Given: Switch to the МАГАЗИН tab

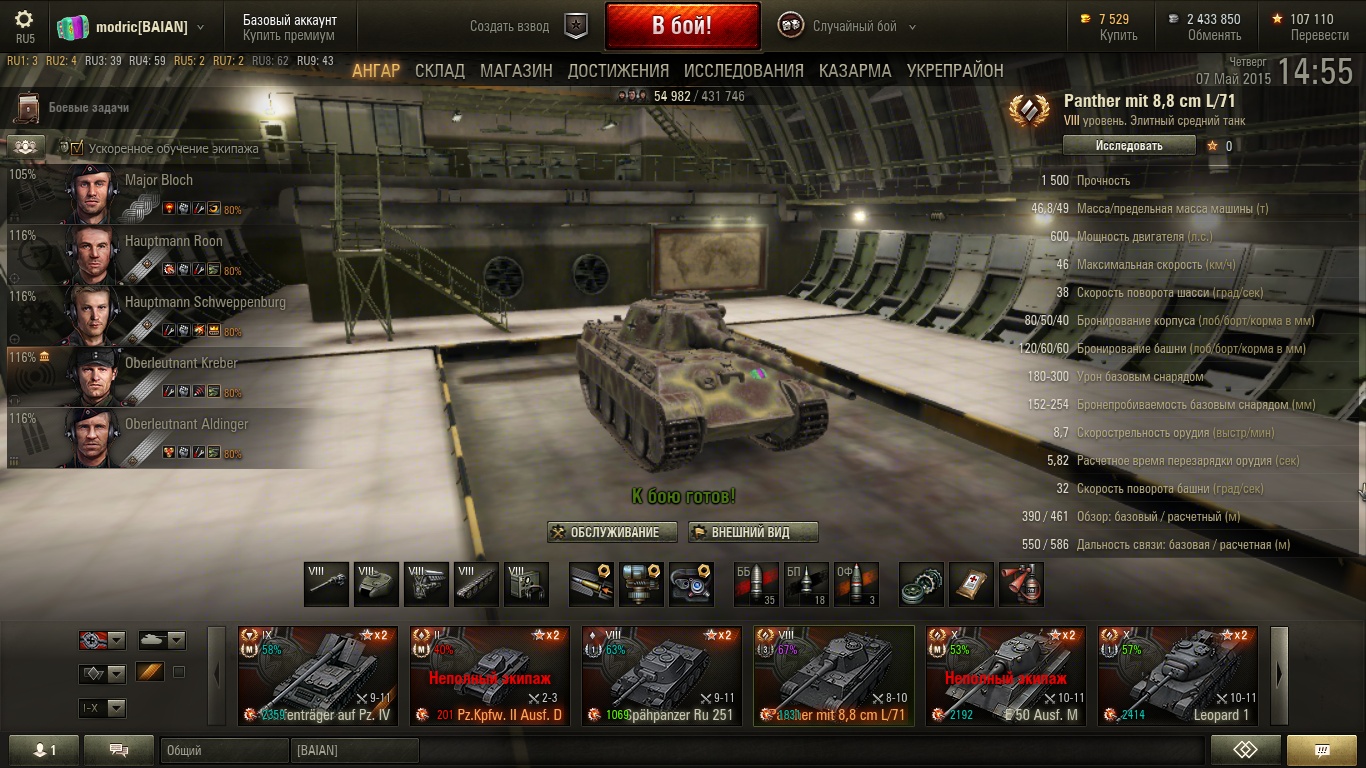Looking at the screenshot, I should [516, 71].
